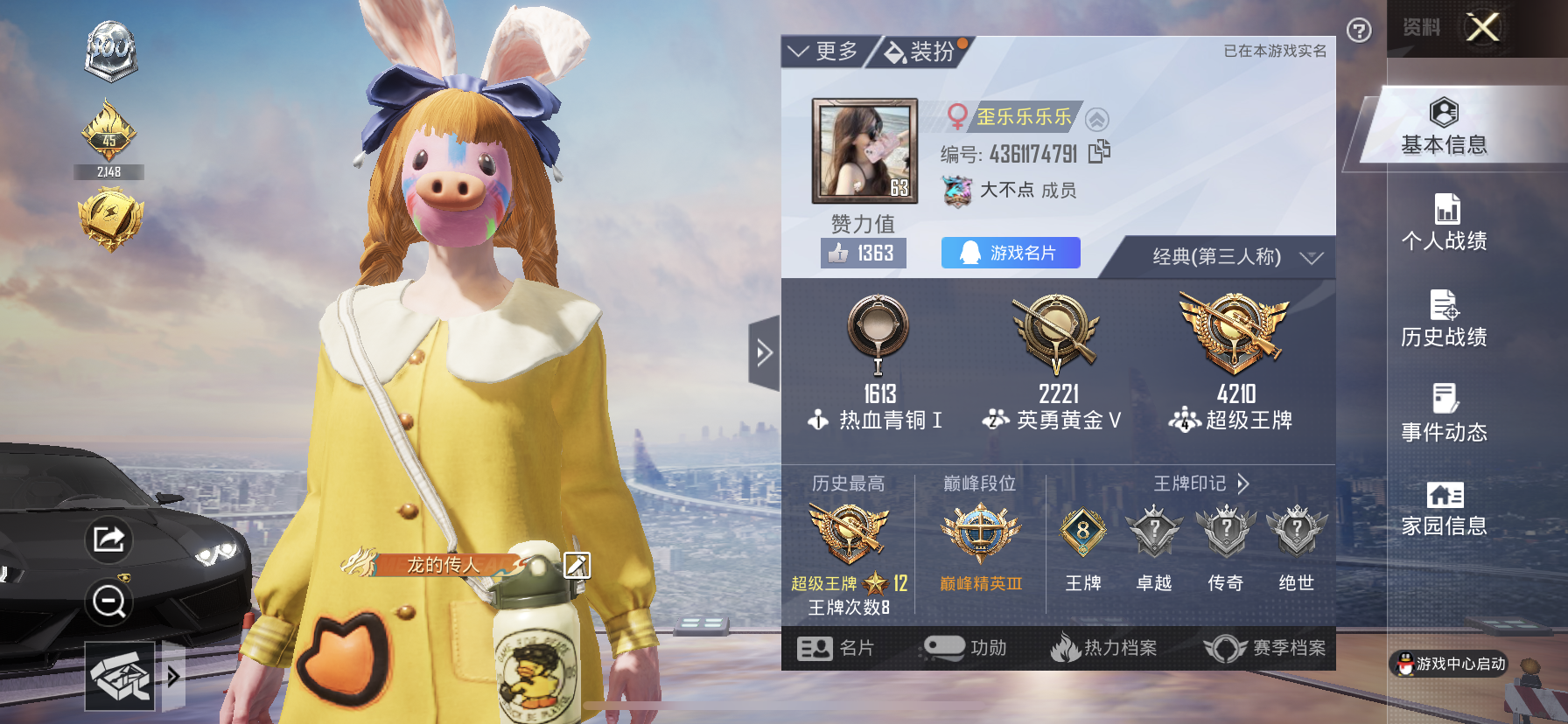The height and width of the screenshot is (724, 1568).
Task: Click the magnifier zoom-out icon
Action: [x=108, y=603]
